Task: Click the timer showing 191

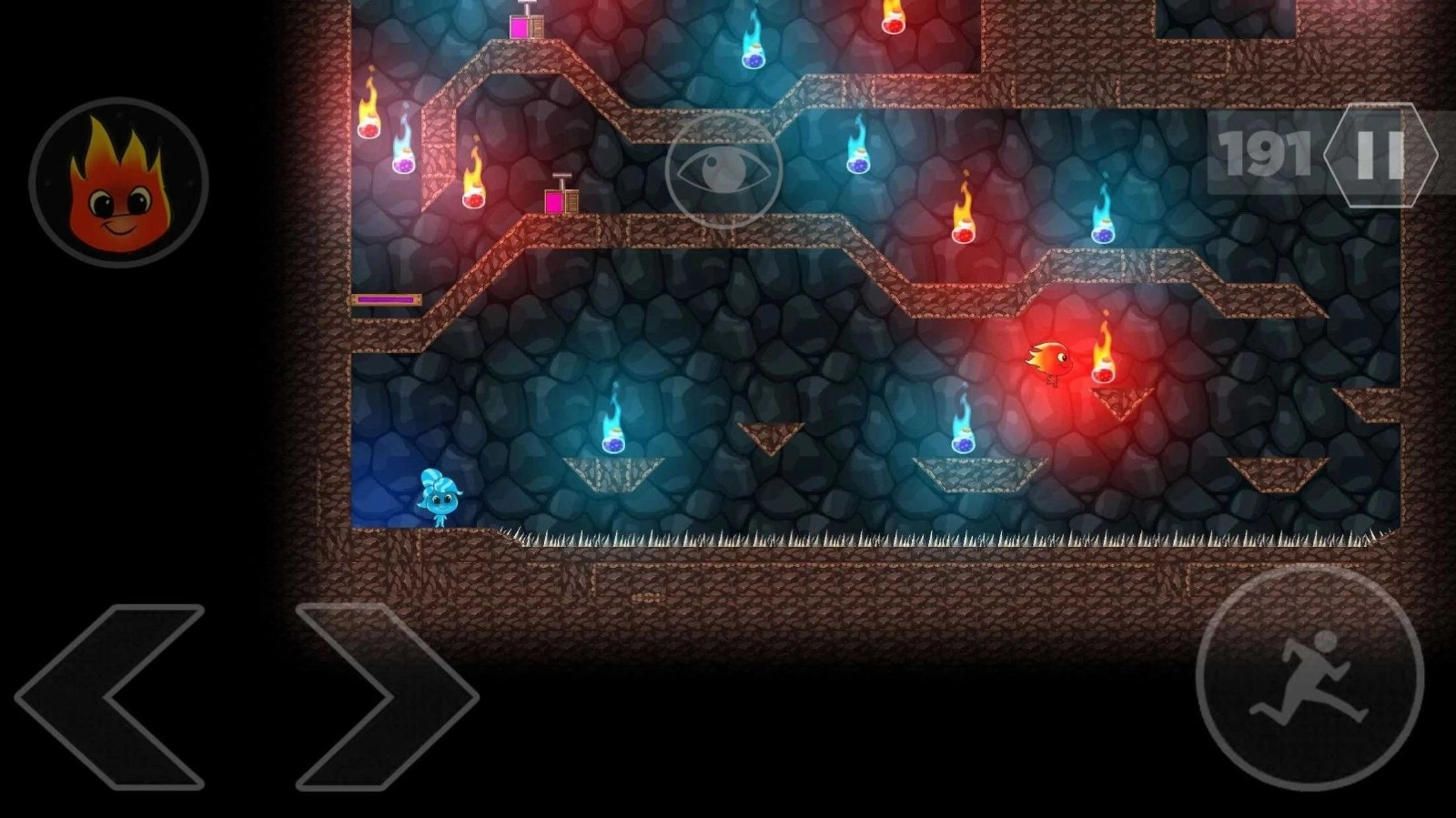Action: pyautogui.click(x=1265, y=155)
